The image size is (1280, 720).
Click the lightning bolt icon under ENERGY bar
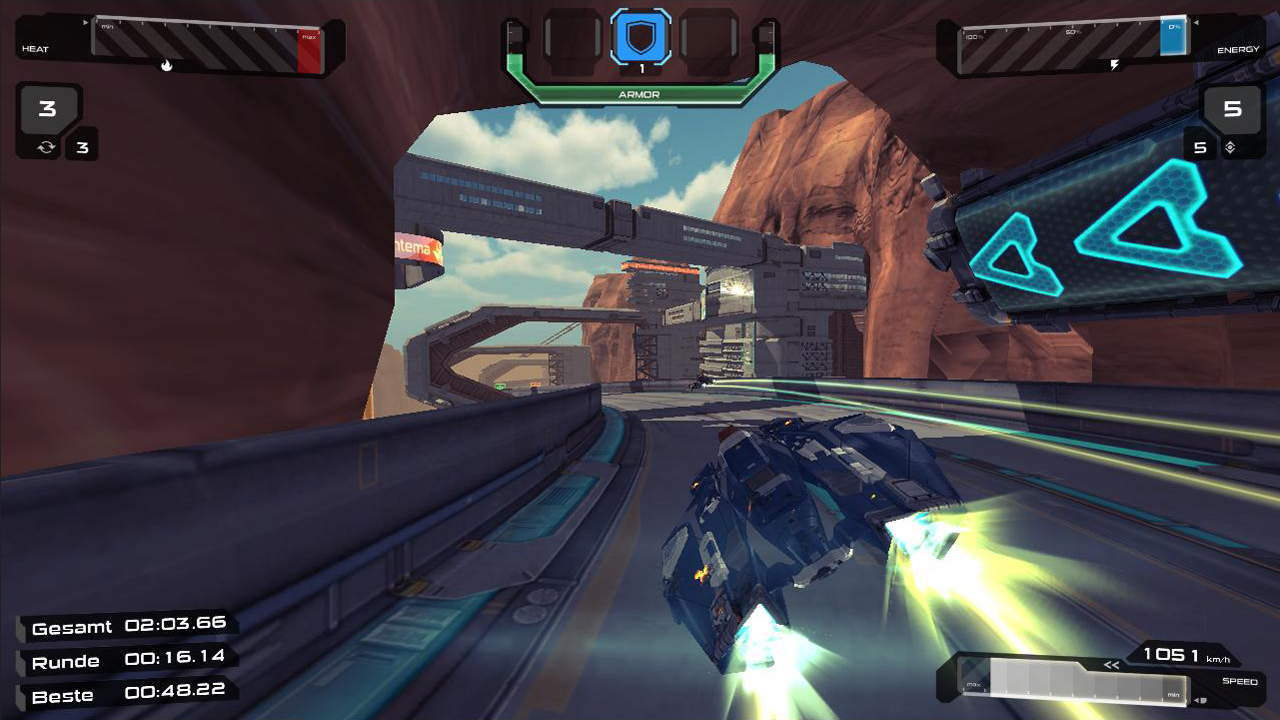tap(1116, 62)
